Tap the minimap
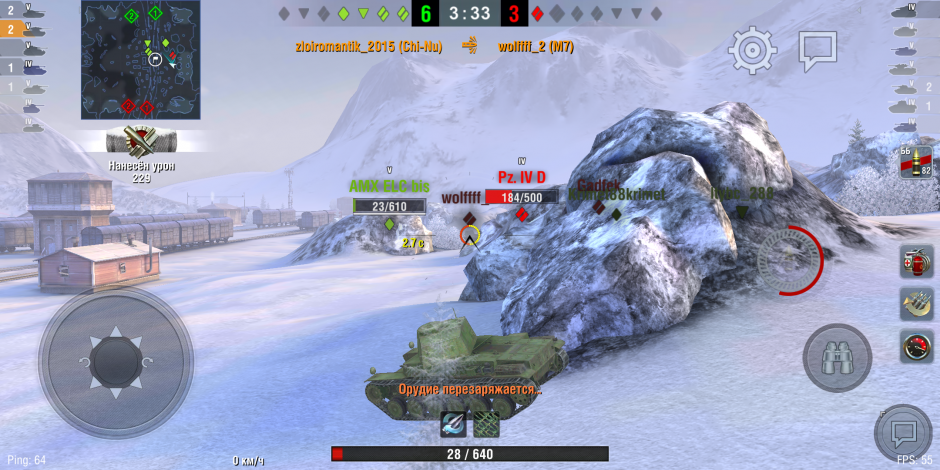Screen dimensions: 940x470 pyautogui.click(x=141, y=60)
